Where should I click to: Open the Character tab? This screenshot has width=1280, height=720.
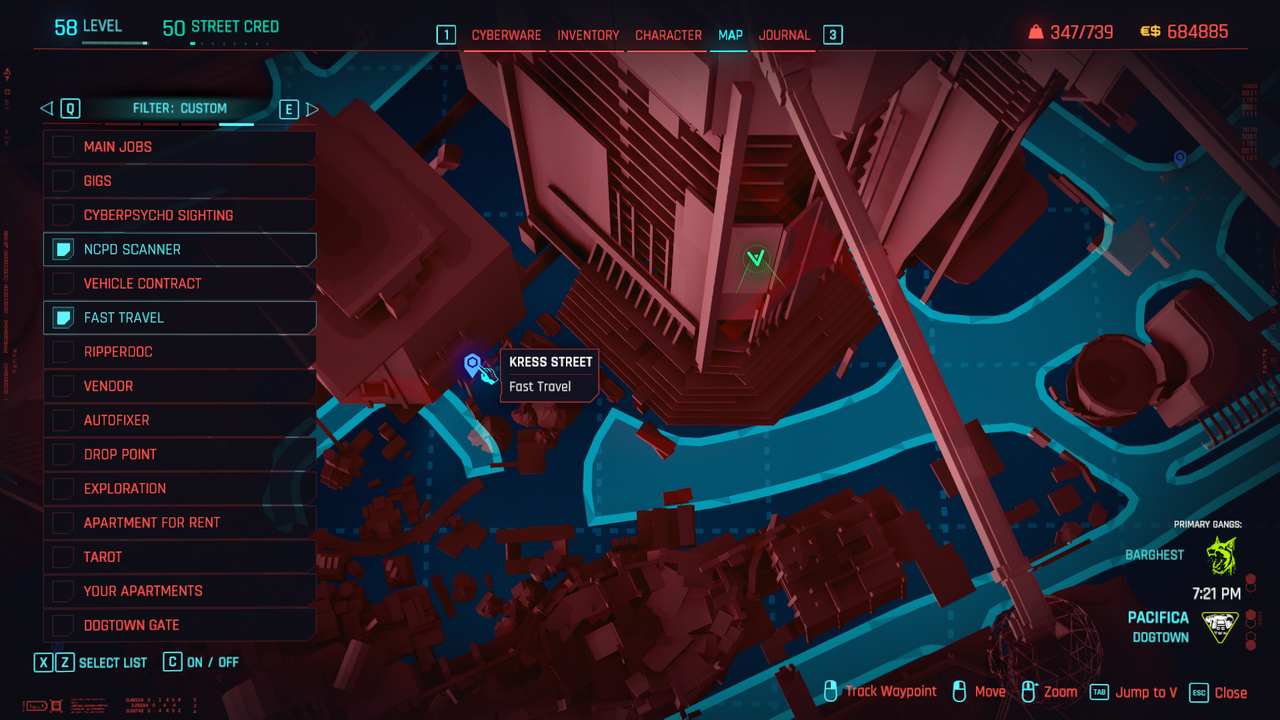[x=668, y=35]
